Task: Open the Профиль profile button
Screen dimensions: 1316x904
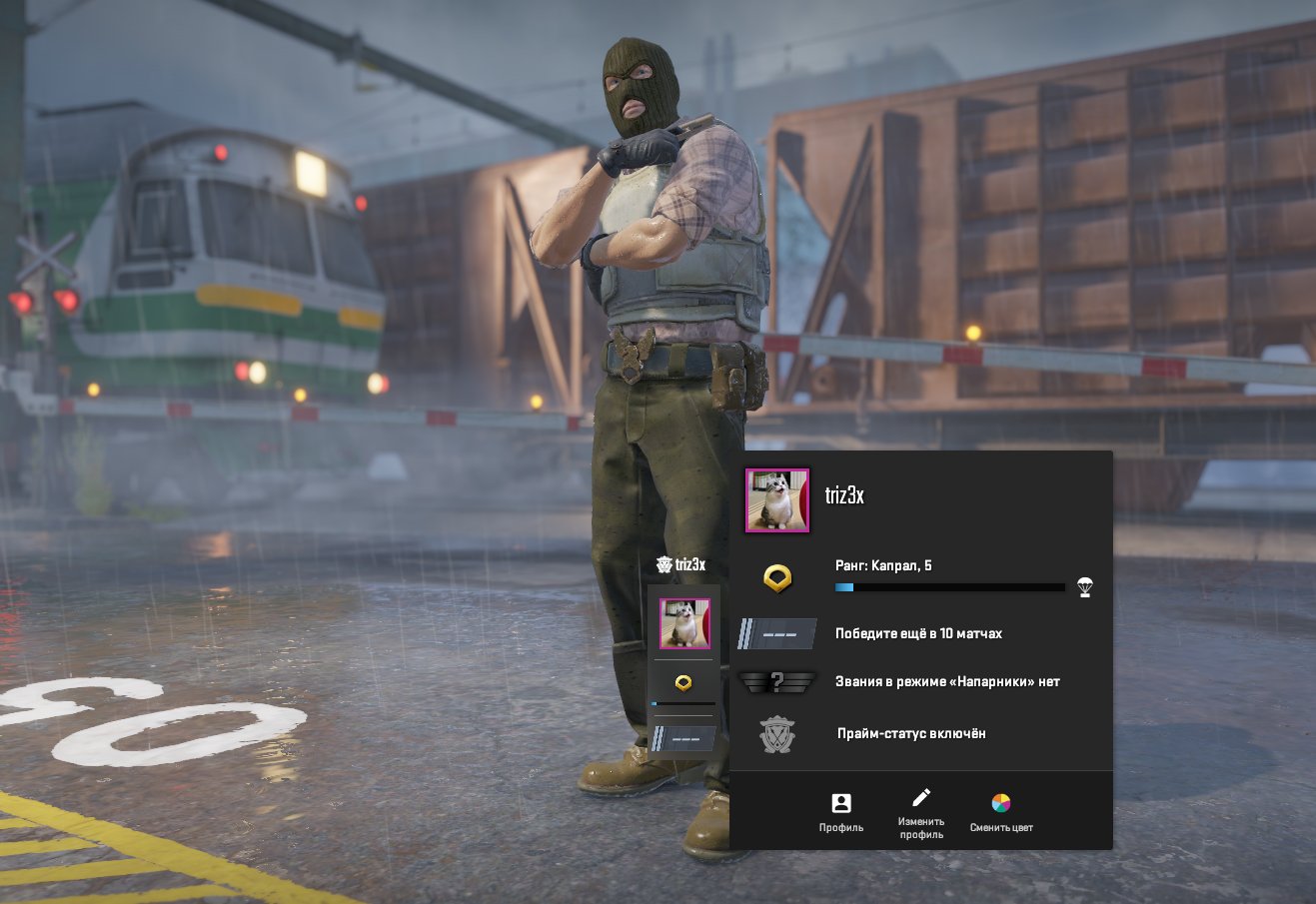Action: [x=841, y=811]
